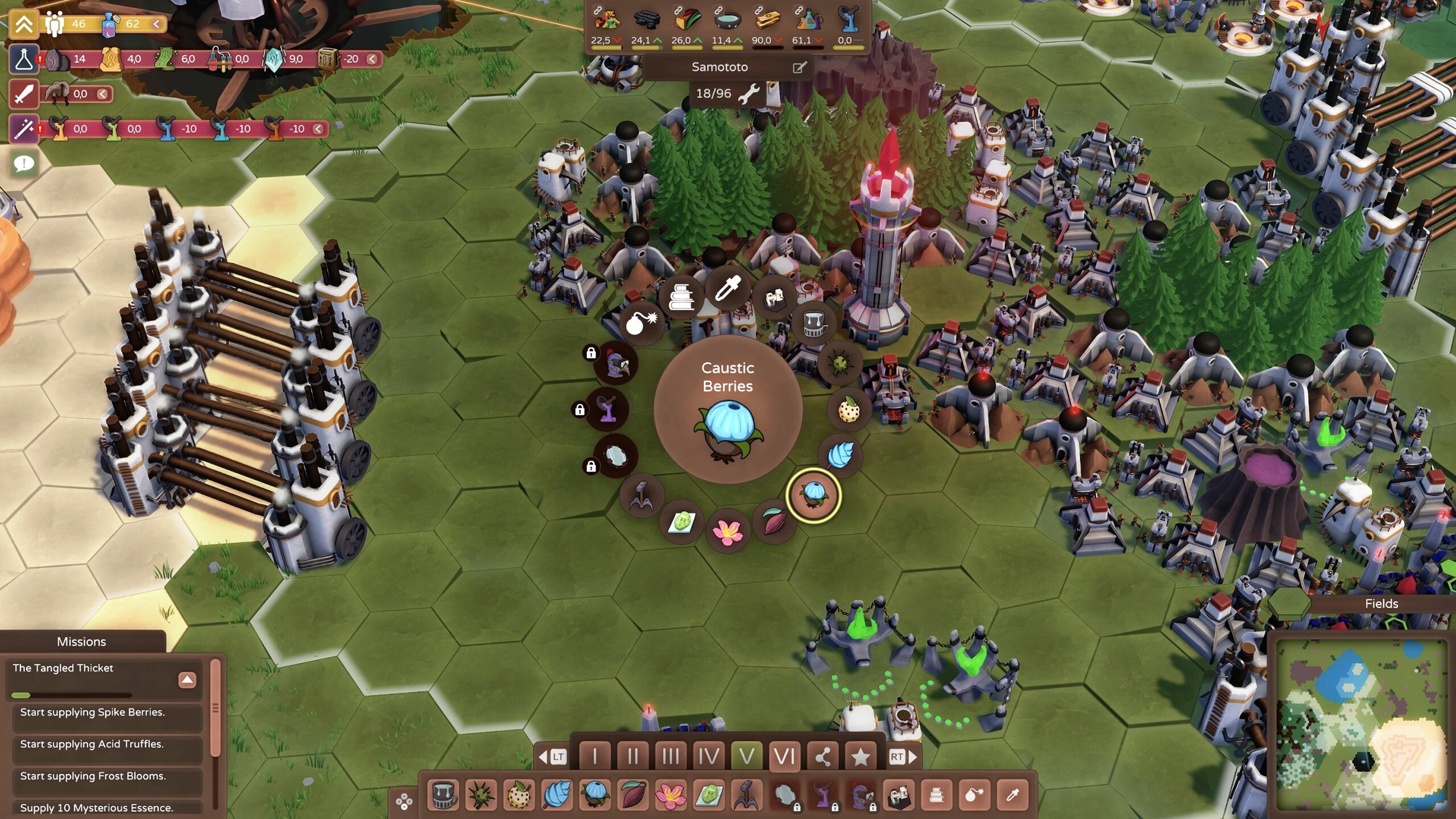Collapse the magic resource bar using its chevron
This screenshot has width=1456, height=819.
click(x=317, y=129)
